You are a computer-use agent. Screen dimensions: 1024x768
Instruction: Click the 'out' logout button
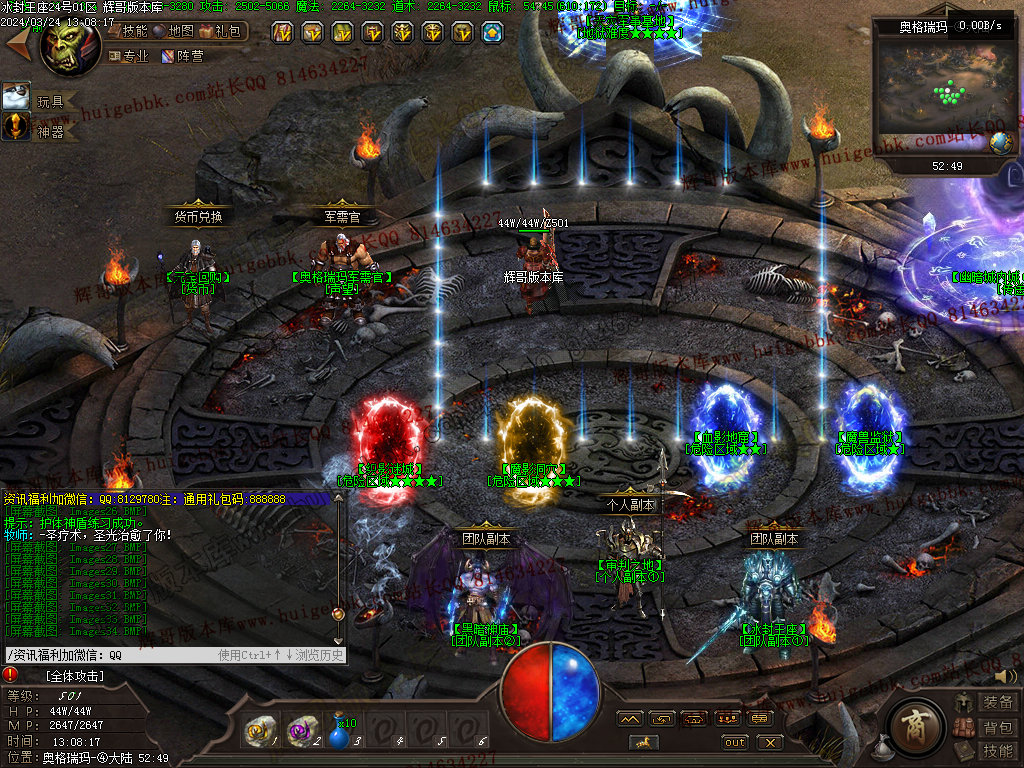735,742
